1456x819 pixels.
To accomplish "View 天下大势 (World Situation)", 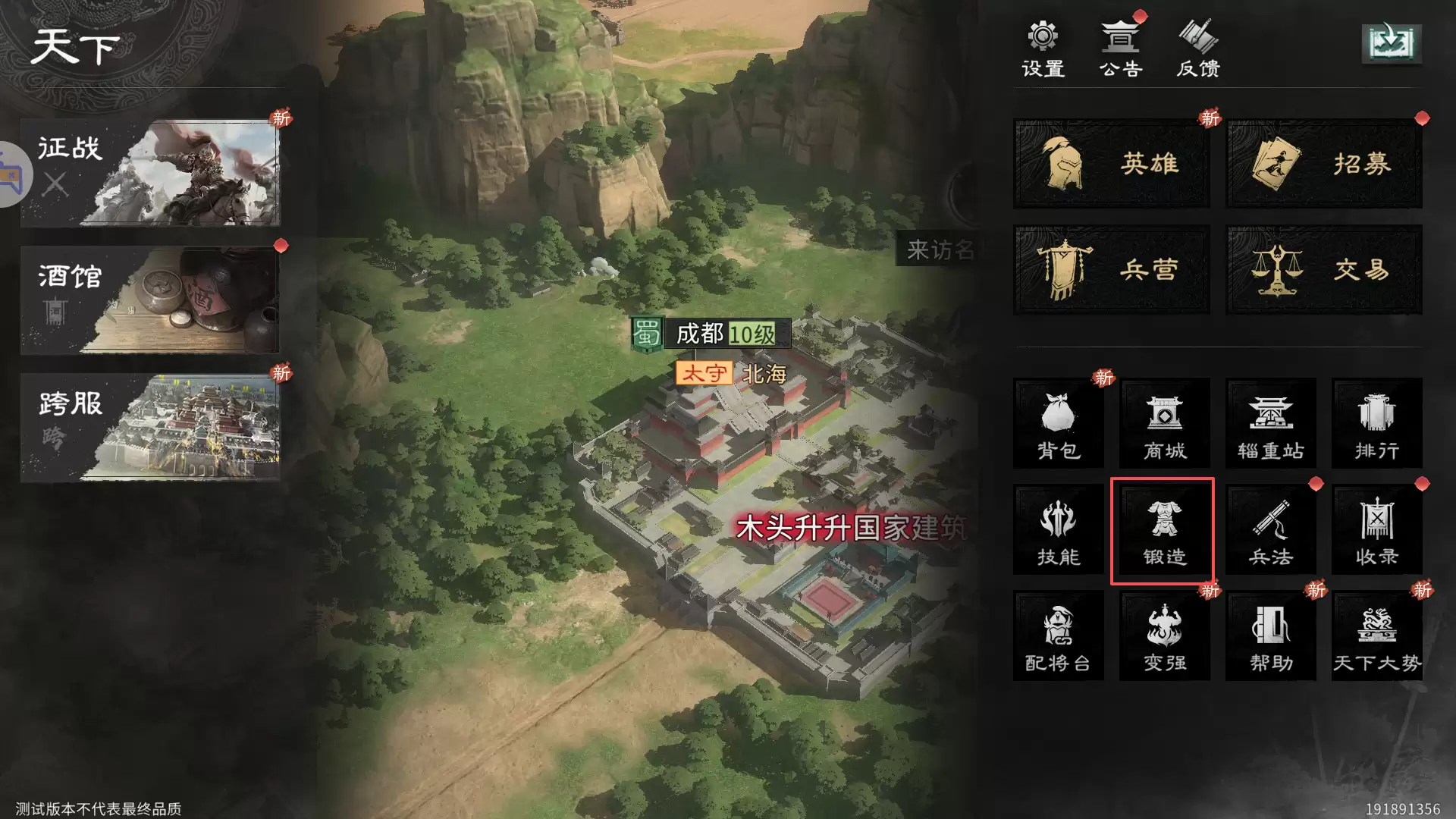I will coord(1377,635).
